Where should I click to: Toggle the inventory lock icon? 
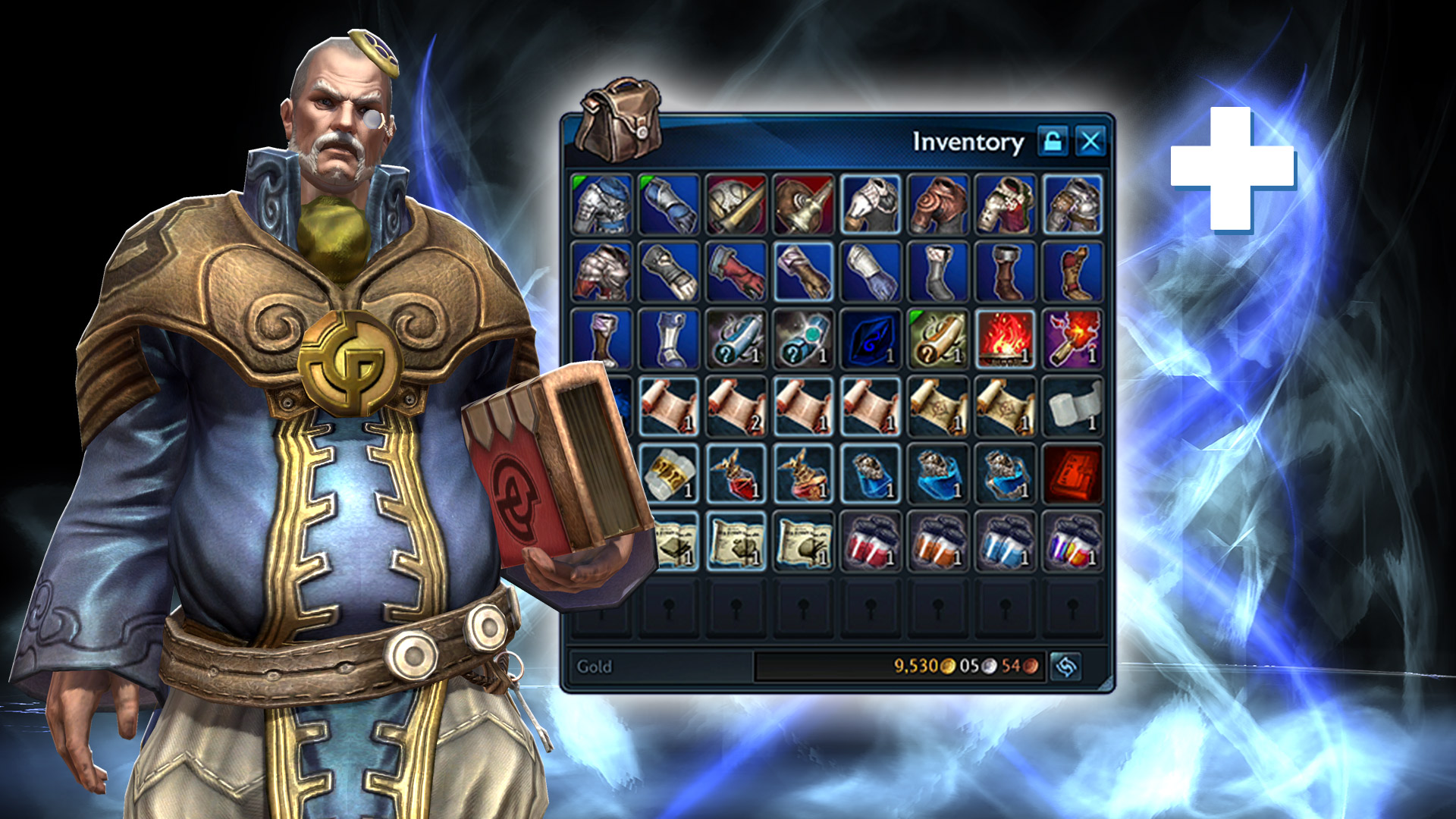coord(1053,141)
